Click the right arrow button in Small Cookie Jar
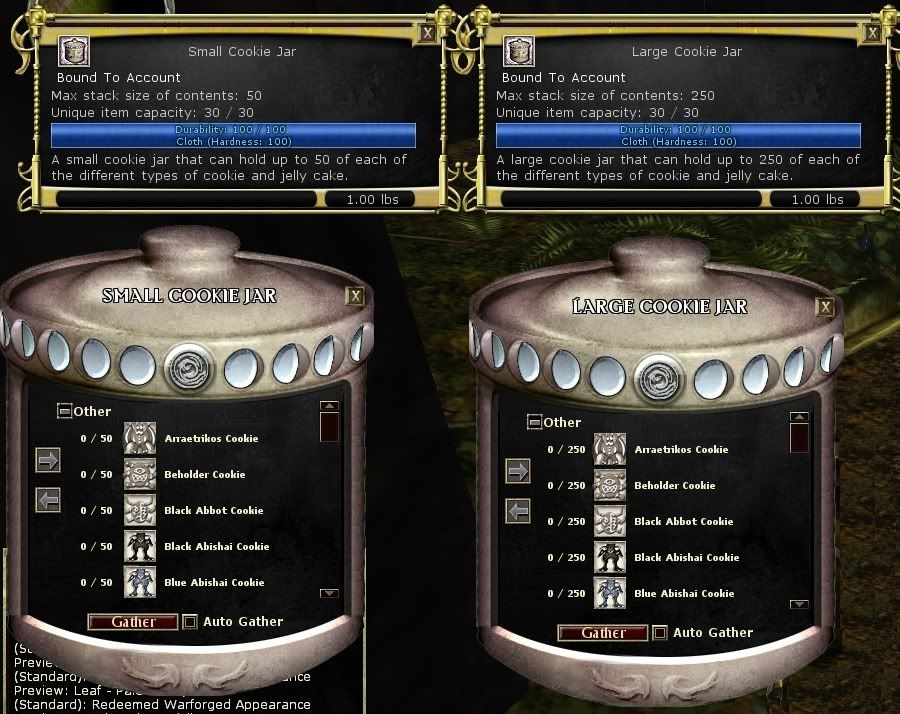 (48, 460)
